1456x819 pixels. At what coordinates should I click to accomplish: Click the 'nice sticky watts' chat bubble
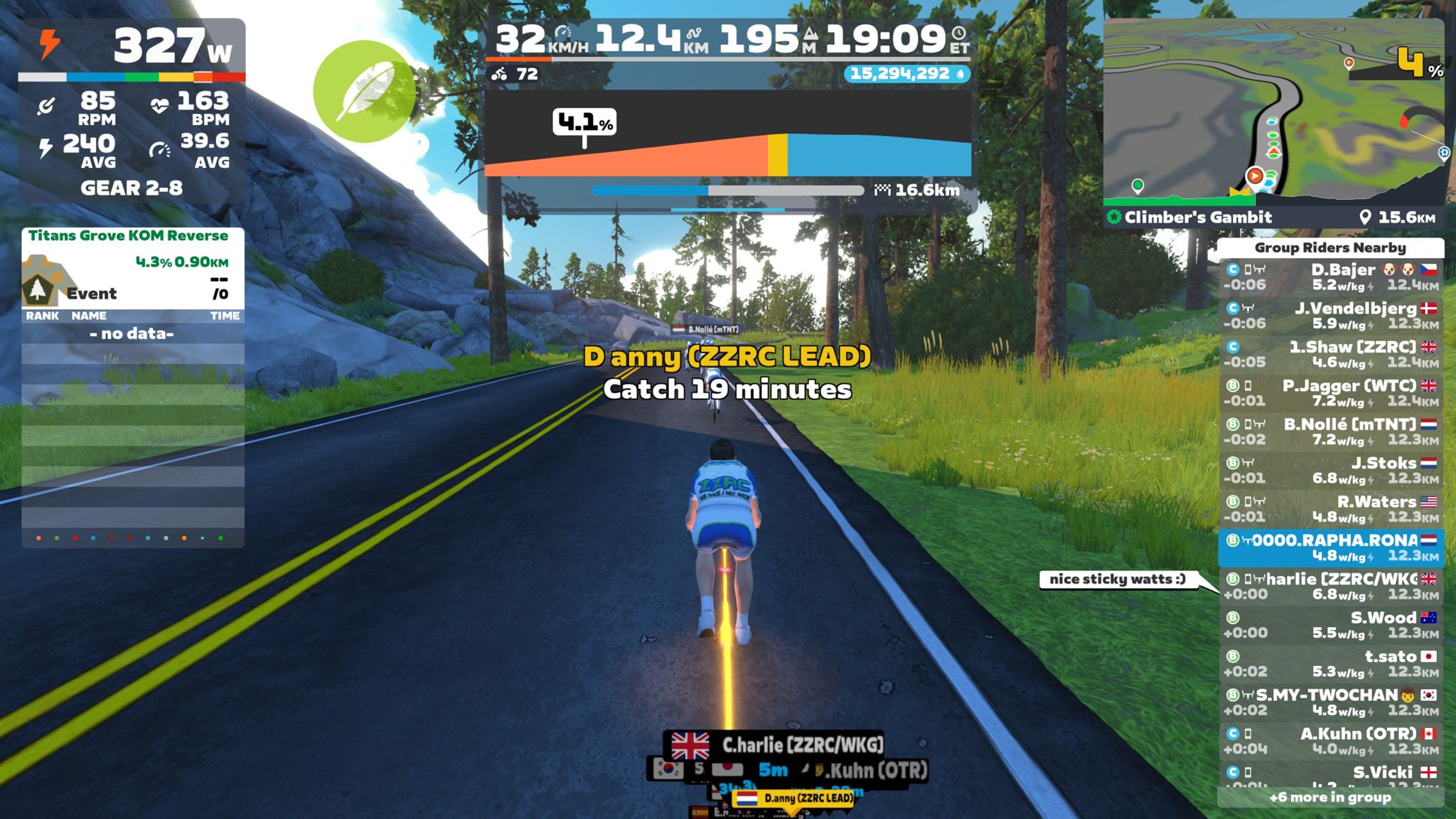1117,579
